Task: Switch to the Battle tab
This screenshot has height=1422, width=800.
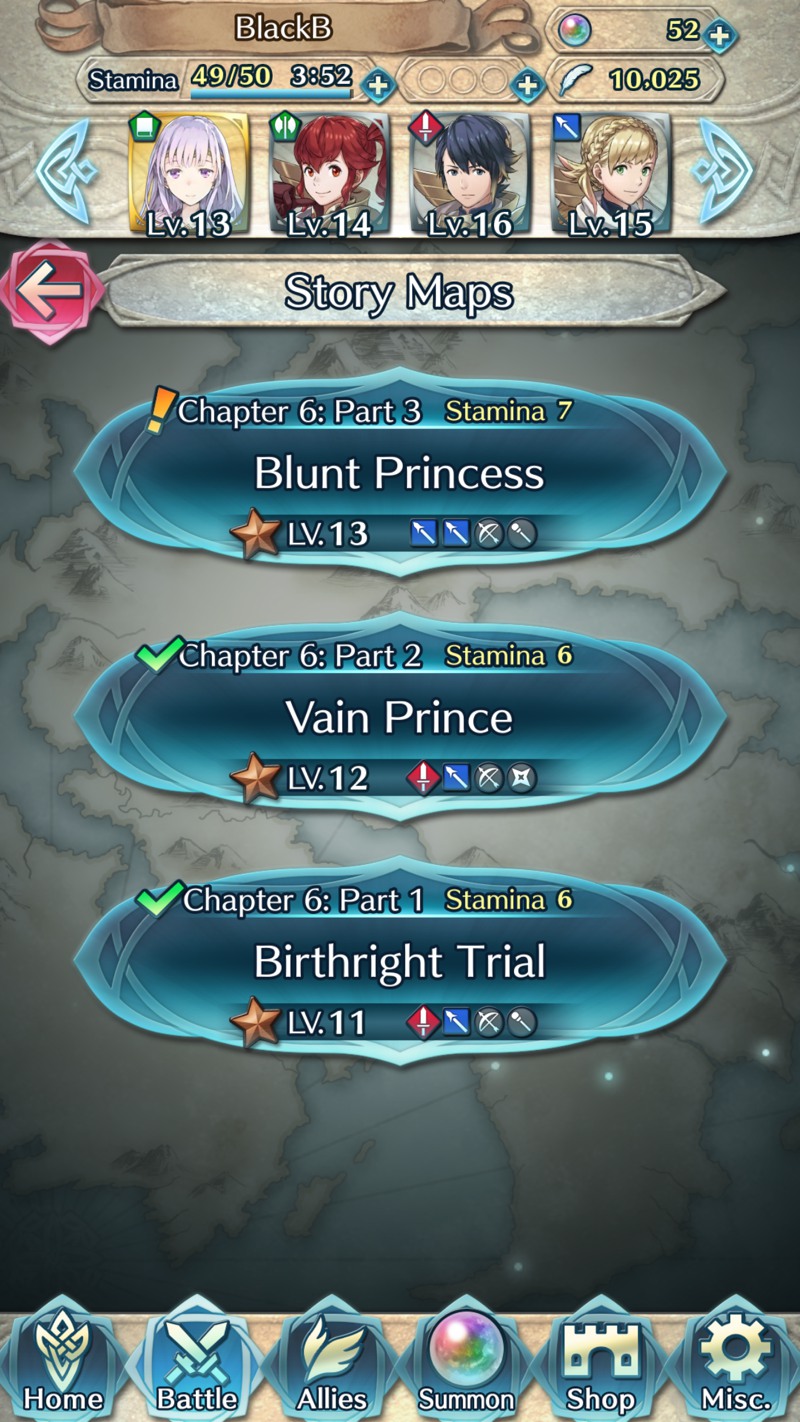Action: [x=197, y=1366]
